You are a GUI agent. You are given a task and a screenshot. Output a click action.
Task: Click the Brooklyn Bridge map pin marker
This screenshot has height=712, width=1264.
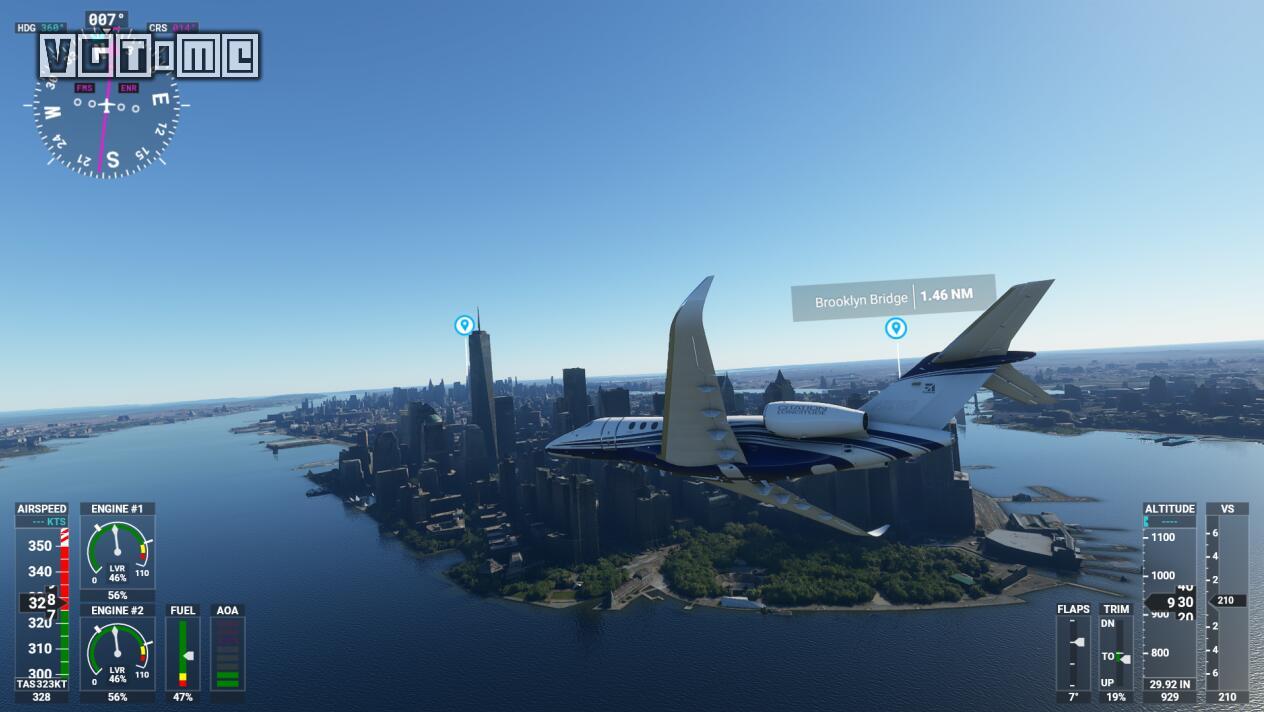[x=896, y=328]
